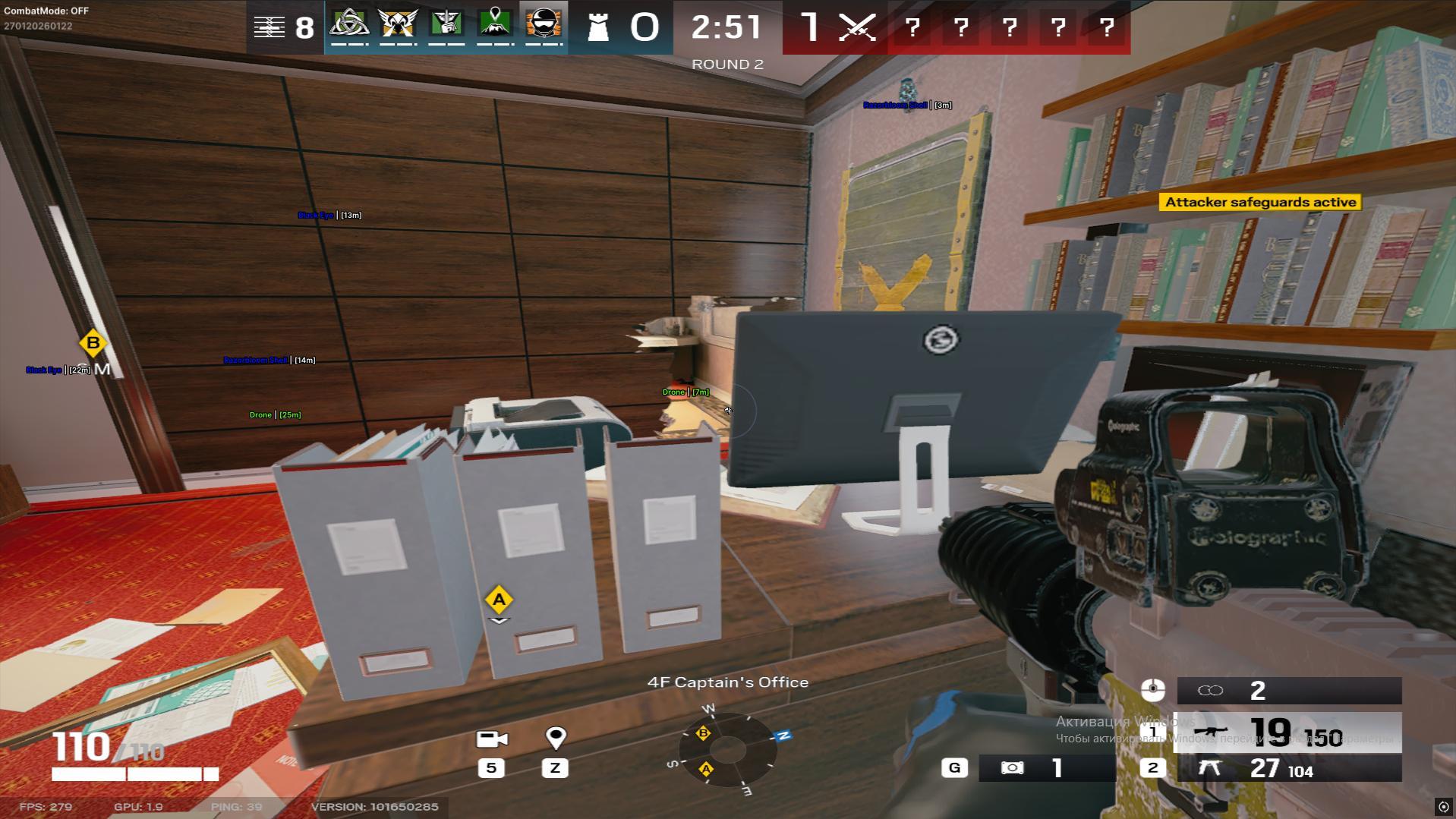1456x819 pixels.
Task: Click the yellow B objective marker on the left
Action: (93, 343)
